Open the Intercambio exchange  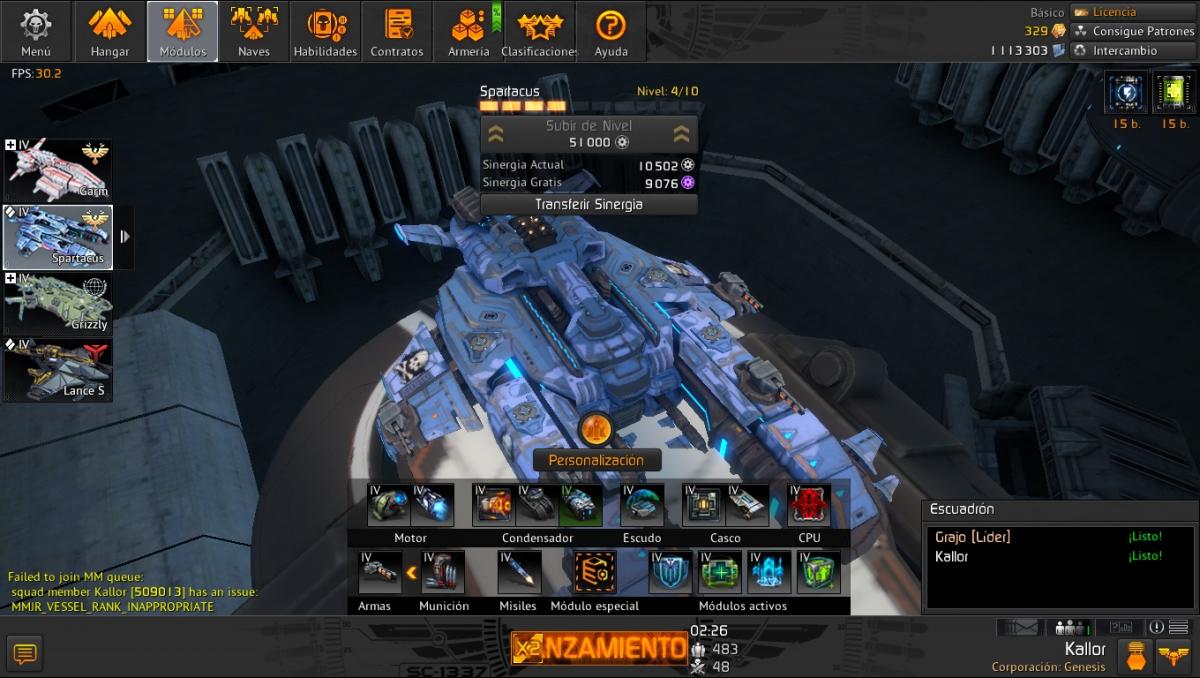tap(1124, 50)
